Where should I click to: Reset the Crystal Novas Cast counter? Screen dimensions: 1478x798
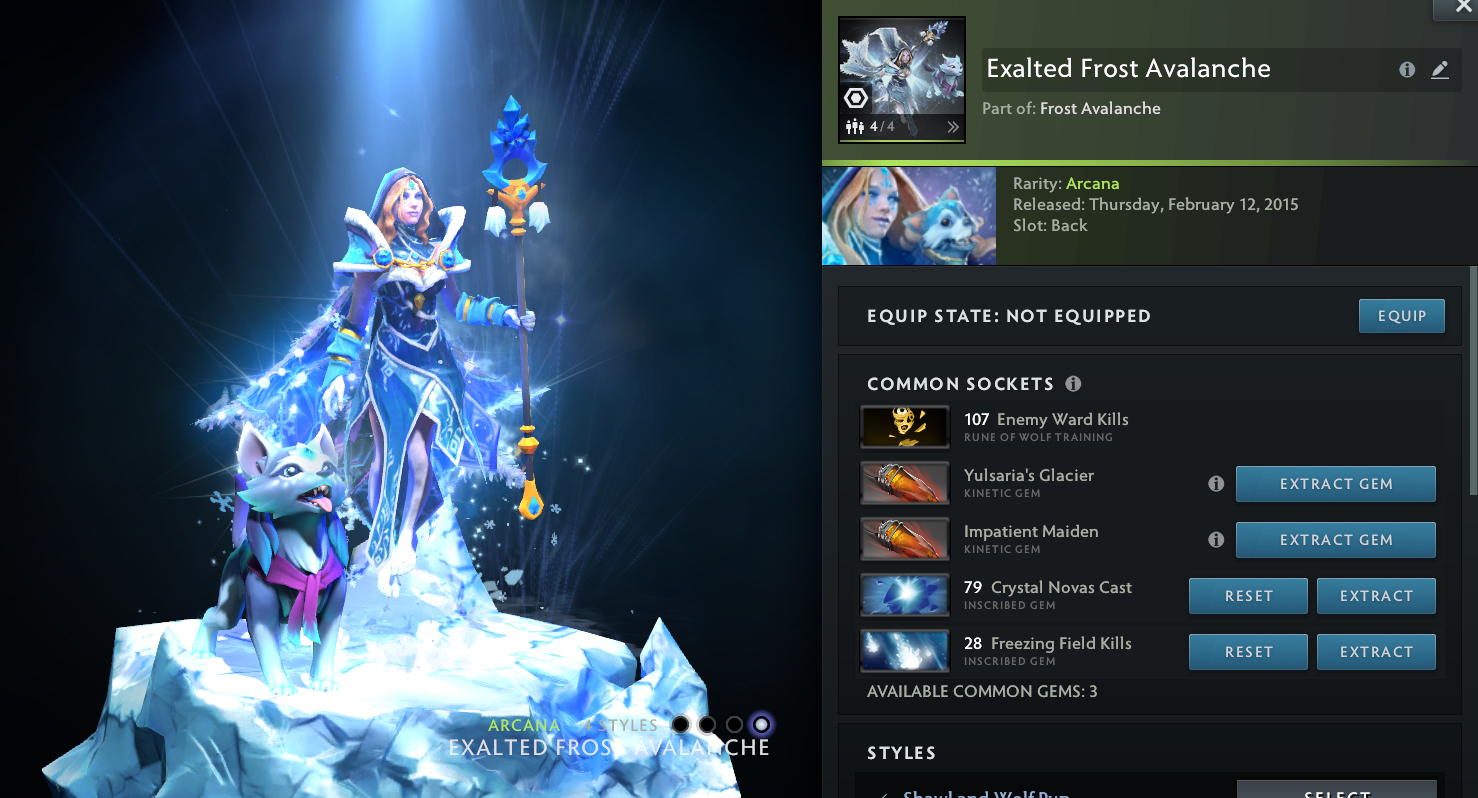coord(1248,596)
